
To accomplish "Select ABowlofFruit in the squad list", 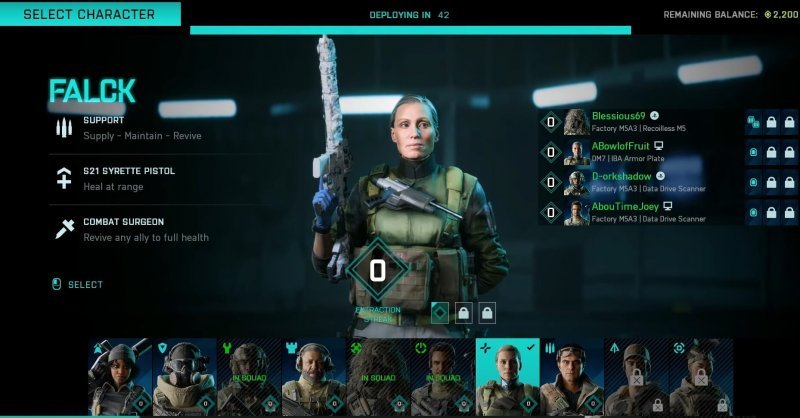I will 640,152.
